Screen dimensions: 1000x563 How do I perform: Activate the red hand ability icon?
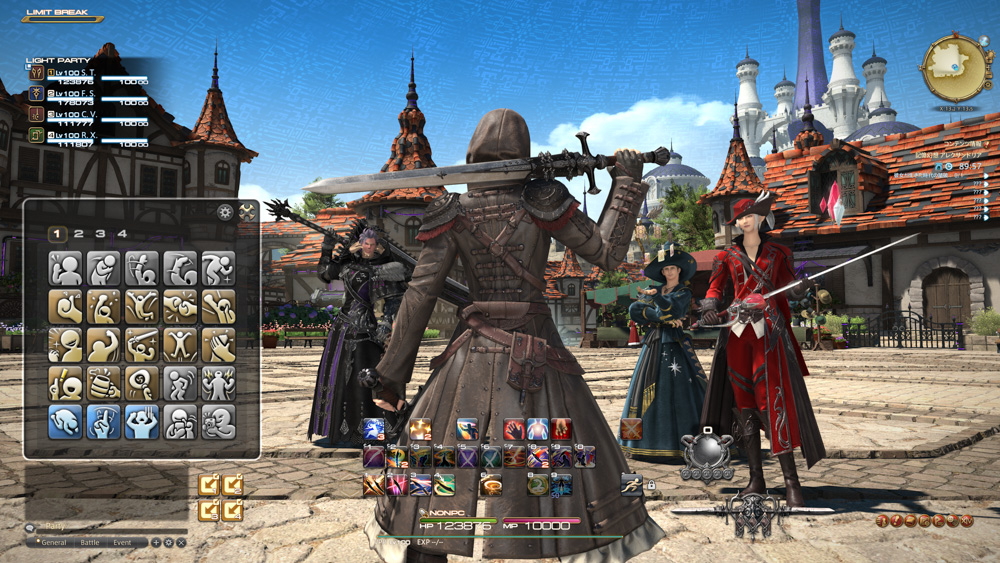coord(514,430)
